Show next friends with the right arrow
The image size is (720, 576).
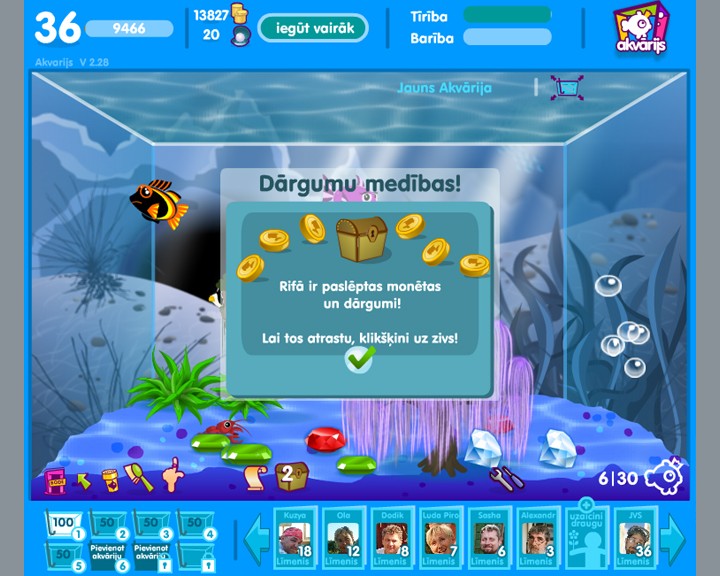pos(675,538)
